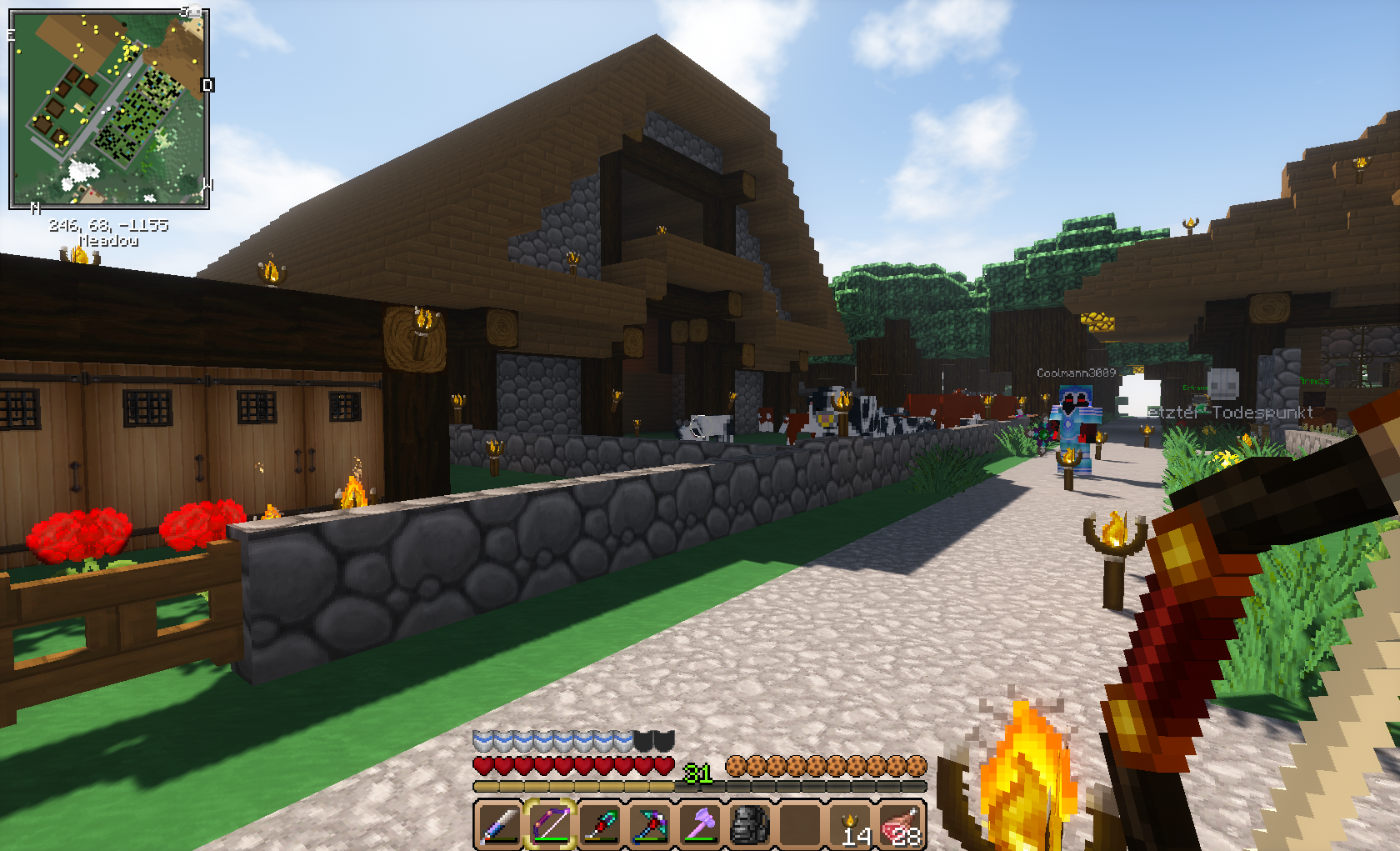Select the enchanted bow hotbar slot

pyautogui.click(x=550, y=824)
